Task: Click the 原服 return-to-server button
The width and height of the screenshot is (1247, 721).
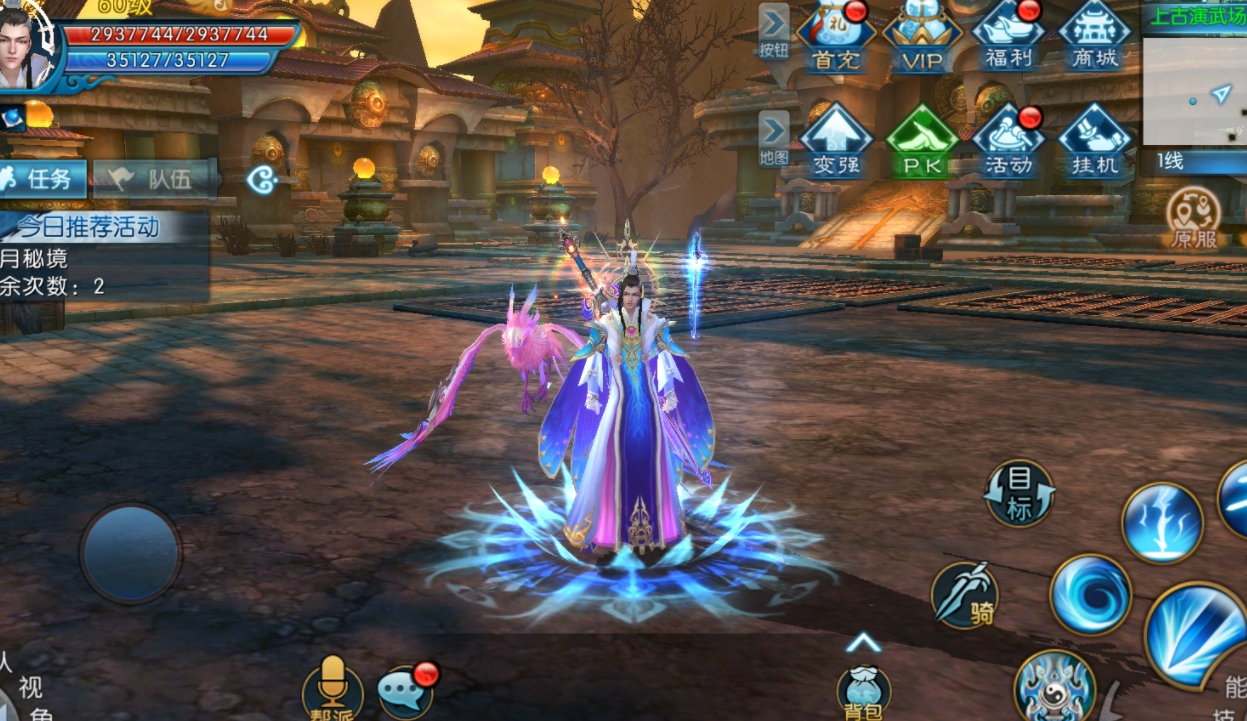Action: coord(1194,218)
